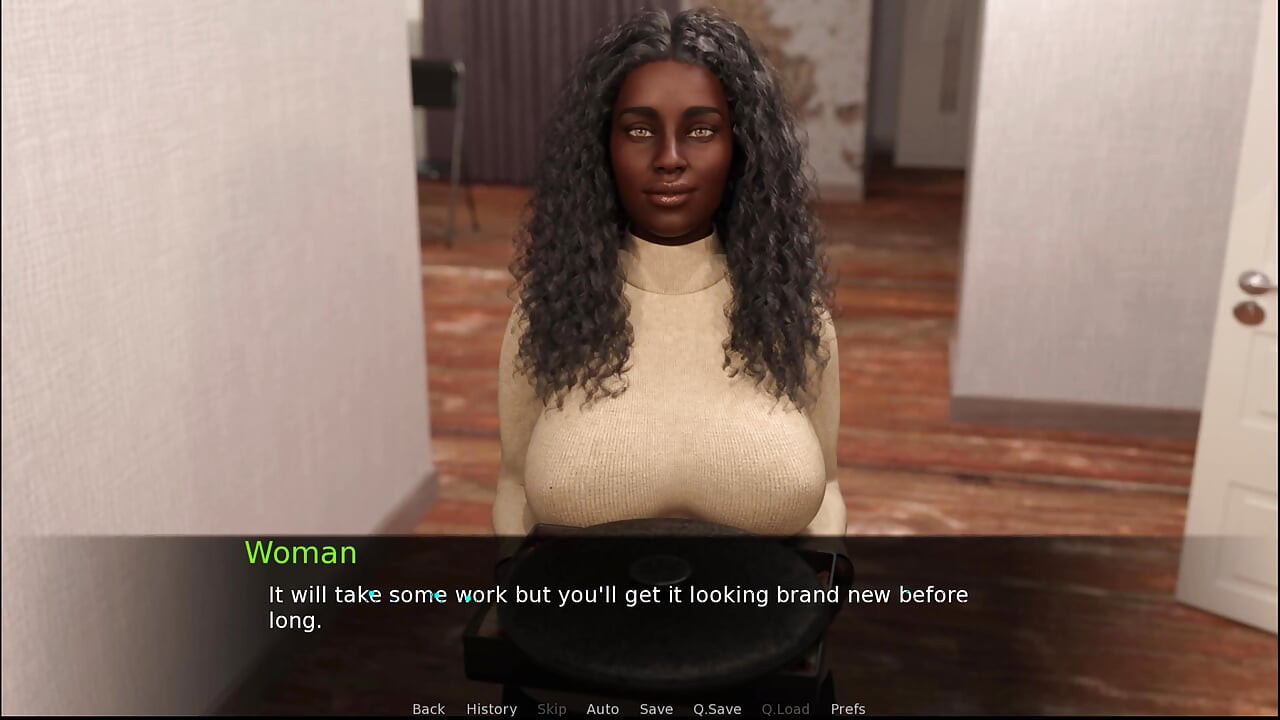1280x720 pixels.
Task: Click Save in the bottom toolbar
Action: 656,708
